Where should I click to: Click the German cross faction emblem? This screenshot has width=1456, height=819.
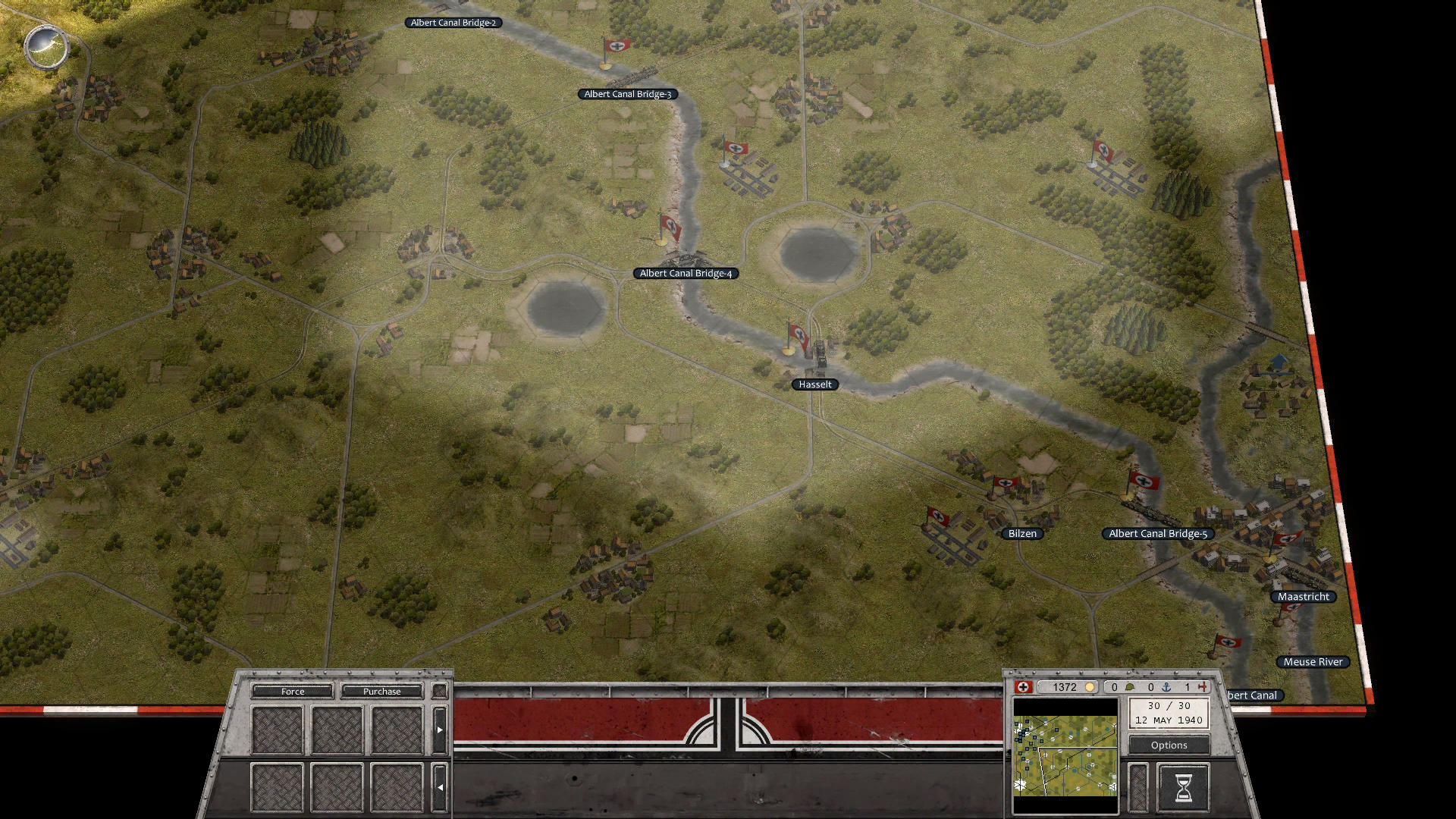1023,687
